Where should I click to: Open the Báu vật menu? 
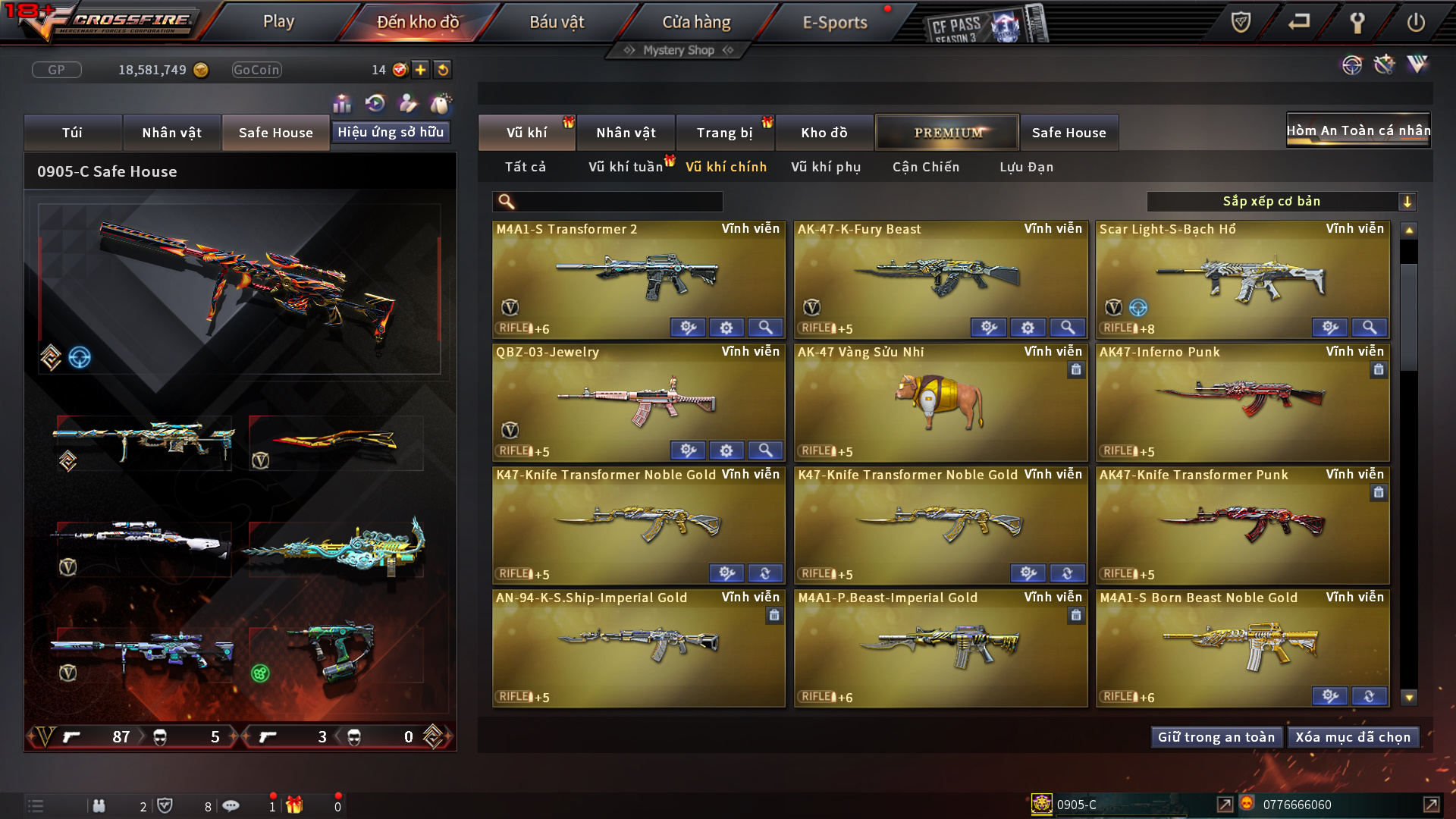557,22
